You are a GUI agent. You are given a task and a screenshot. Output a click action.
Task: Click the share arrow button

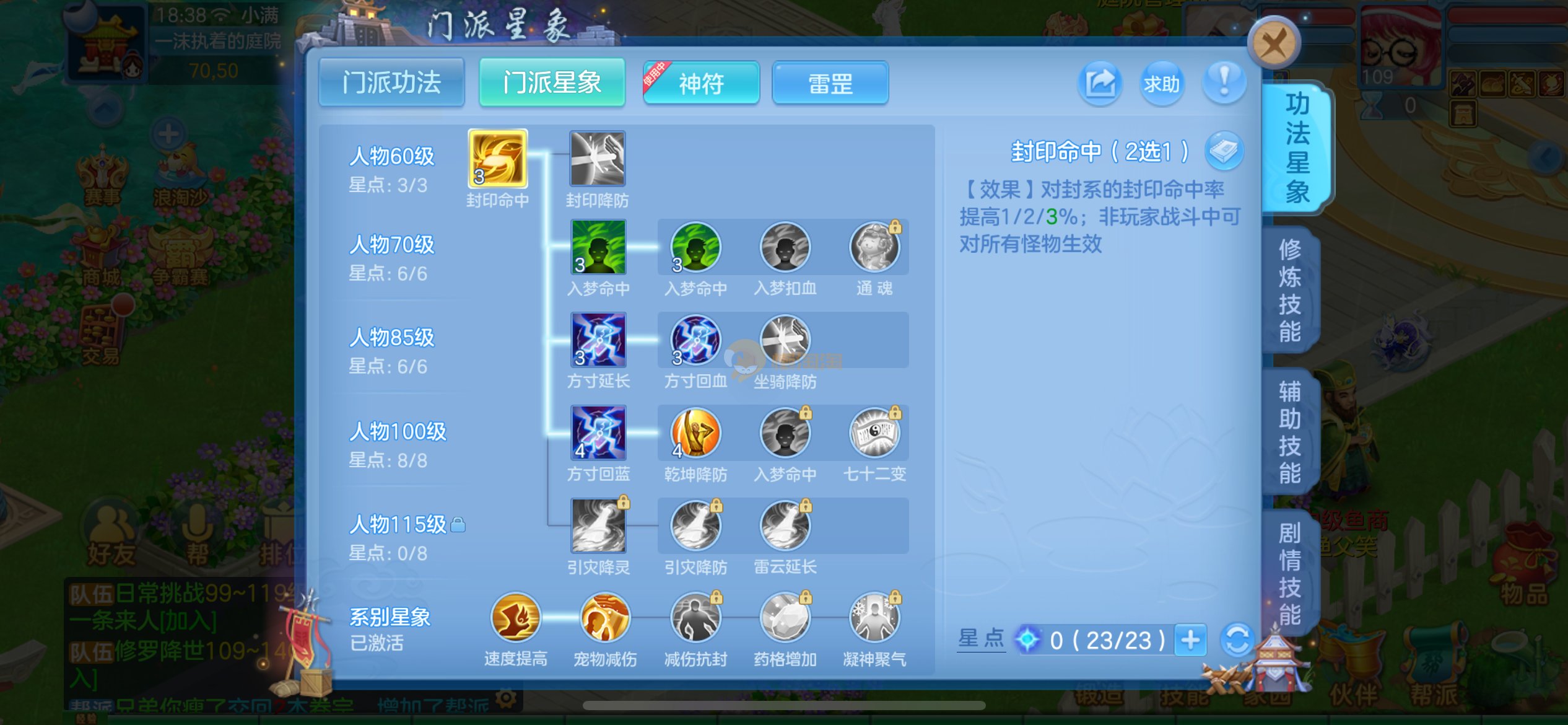point(1100,83)
